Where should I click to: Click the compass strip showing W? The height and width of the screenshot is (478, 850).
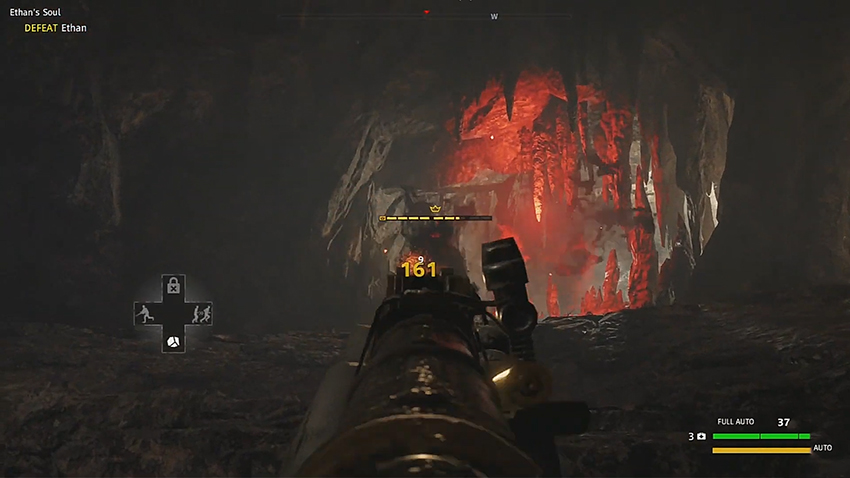point(494,16)
